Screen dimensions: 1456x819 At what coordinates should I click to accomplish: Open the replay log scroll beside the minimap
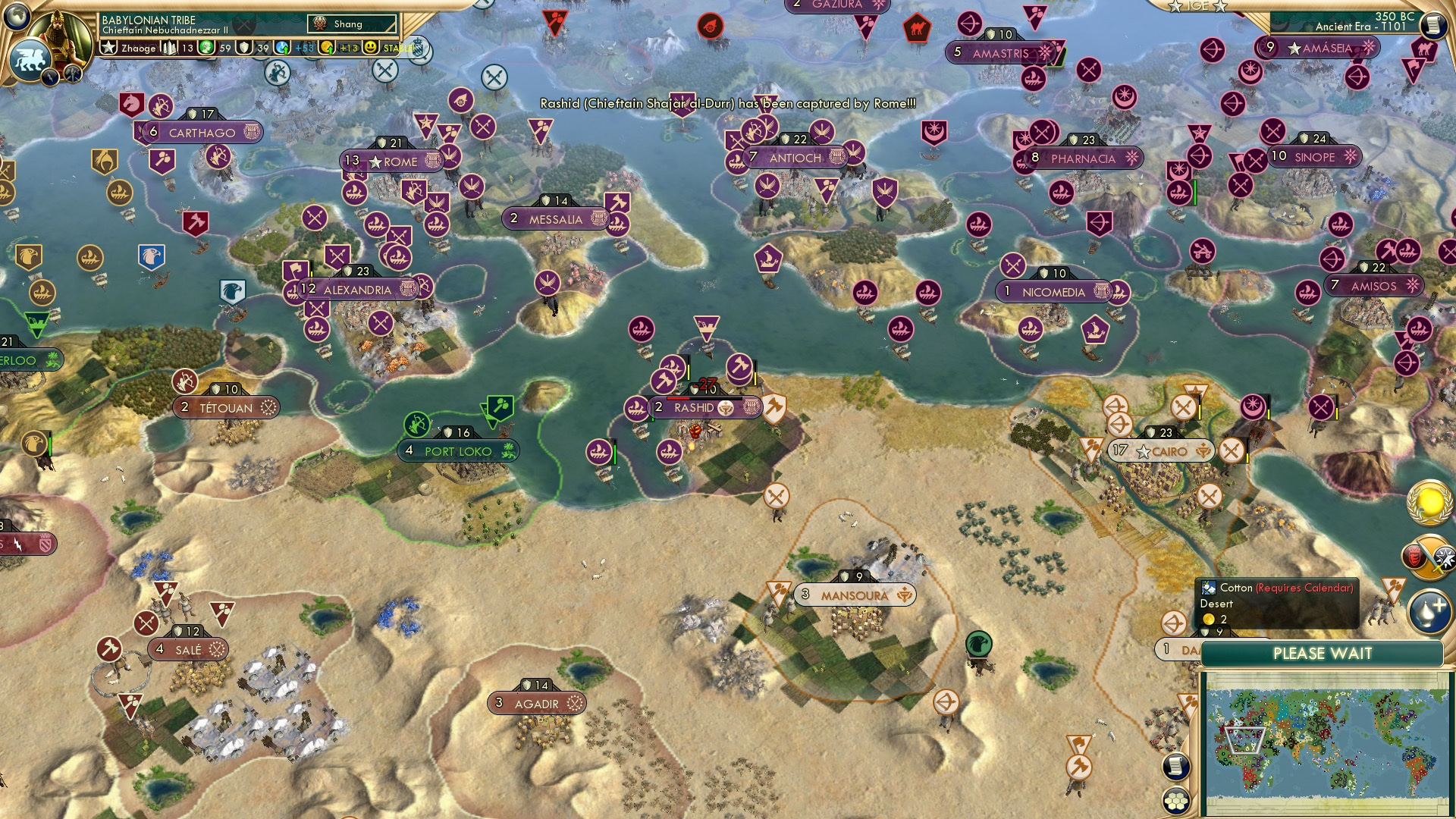1176,767
